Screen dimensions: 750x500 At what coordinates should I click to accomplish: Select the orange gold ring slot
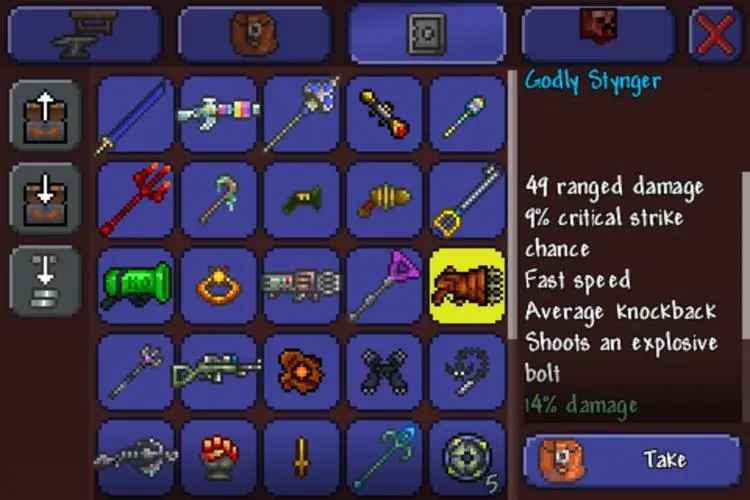pos(218,285)
